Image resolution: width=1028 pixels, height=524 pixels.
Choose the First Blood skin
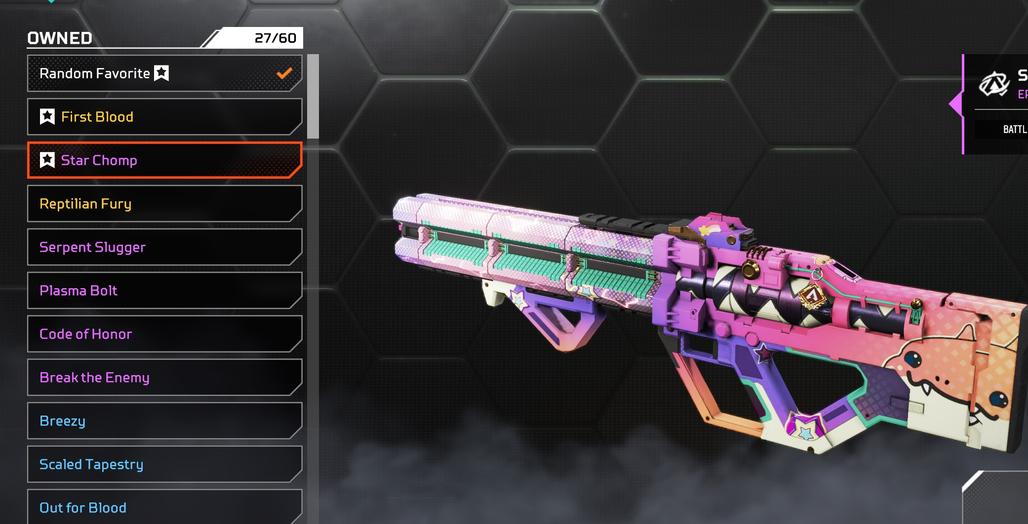[164, 117]
